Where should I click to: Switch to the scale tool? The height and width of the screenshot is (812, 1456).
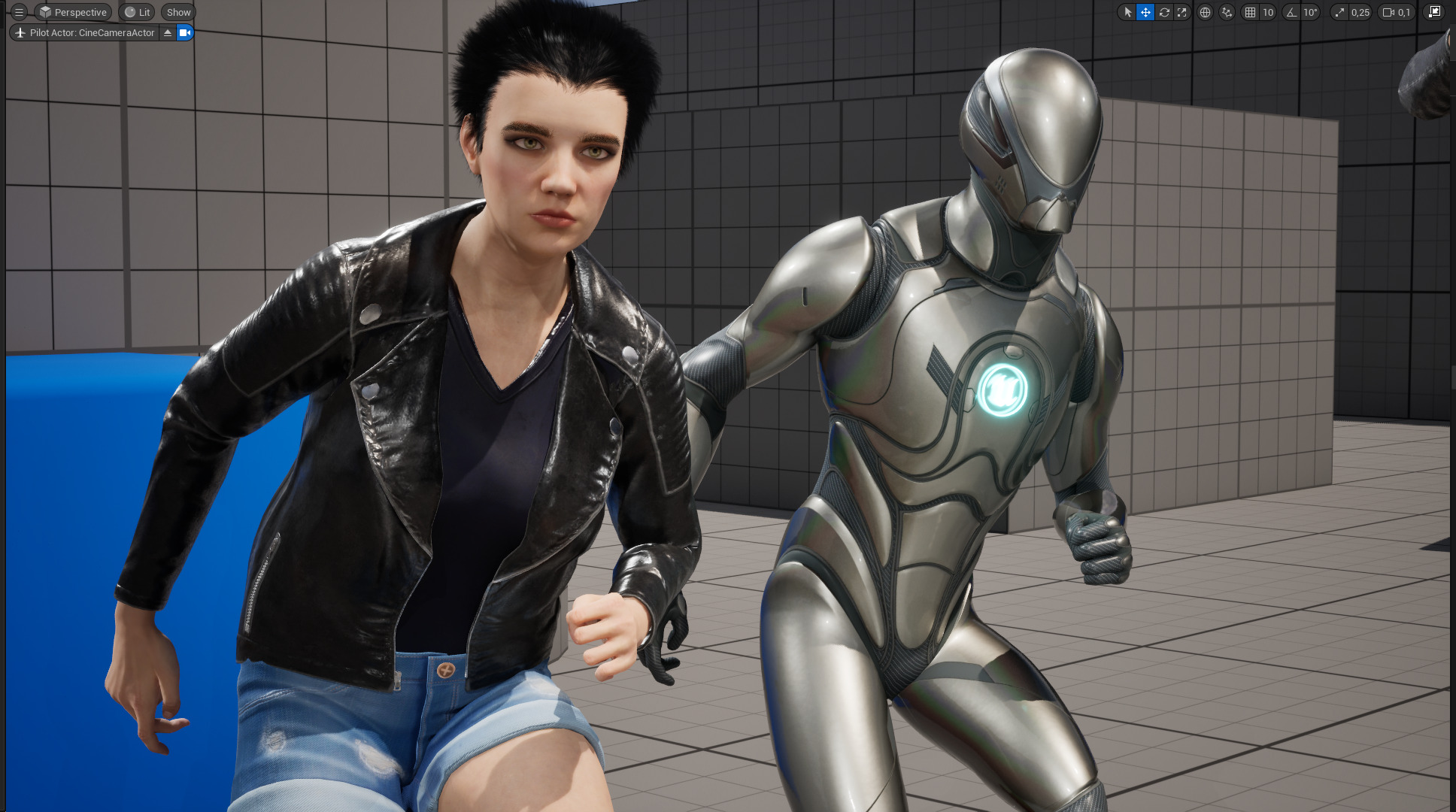coord(1182,12)
